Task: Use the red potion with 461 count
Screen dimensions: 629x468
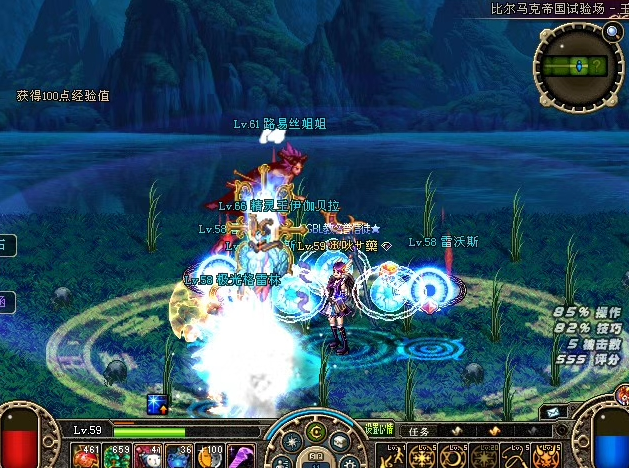Action: (x=83, y=456)
